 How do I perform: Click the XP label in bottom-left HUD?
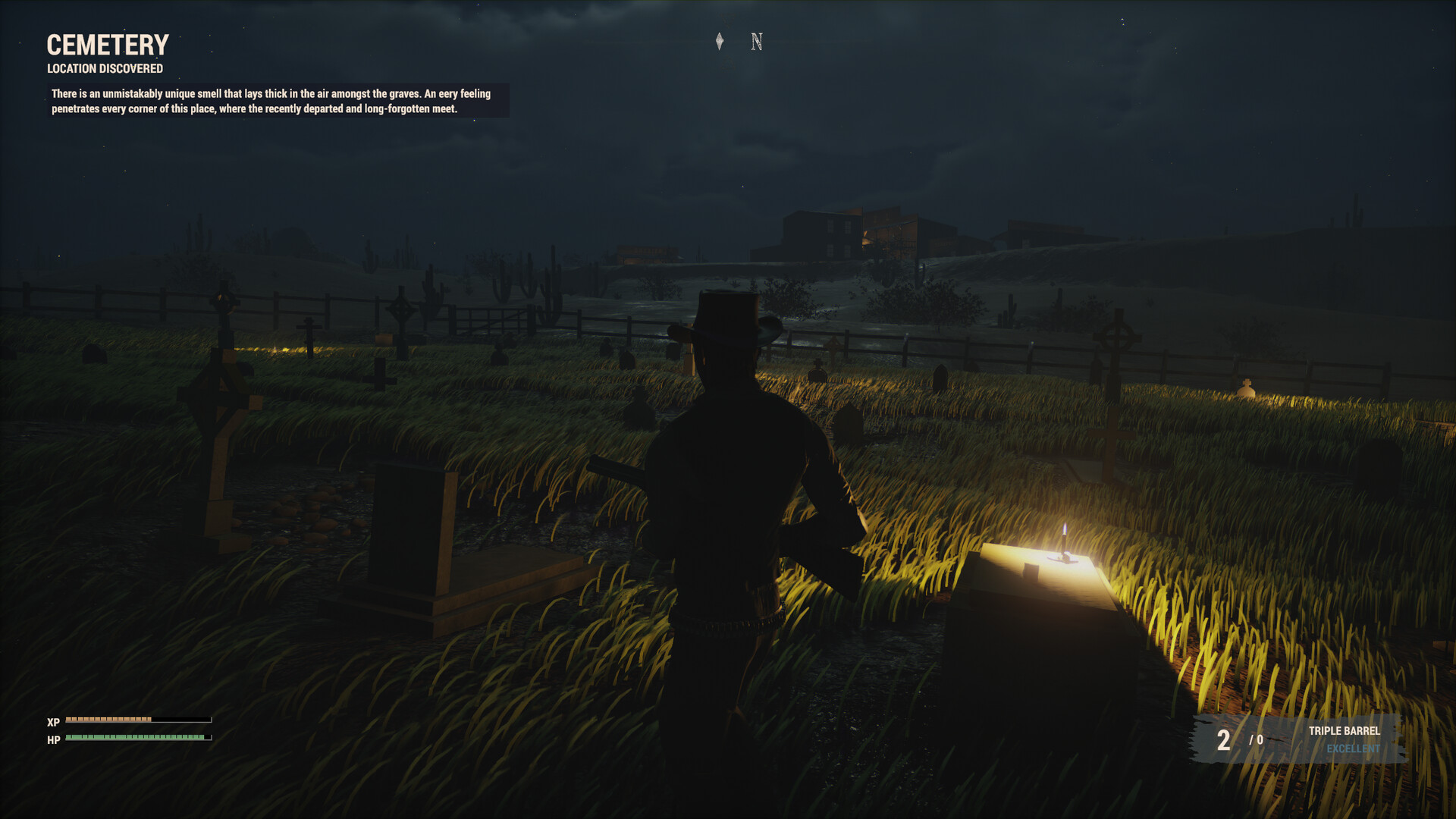tap(52, 723)
